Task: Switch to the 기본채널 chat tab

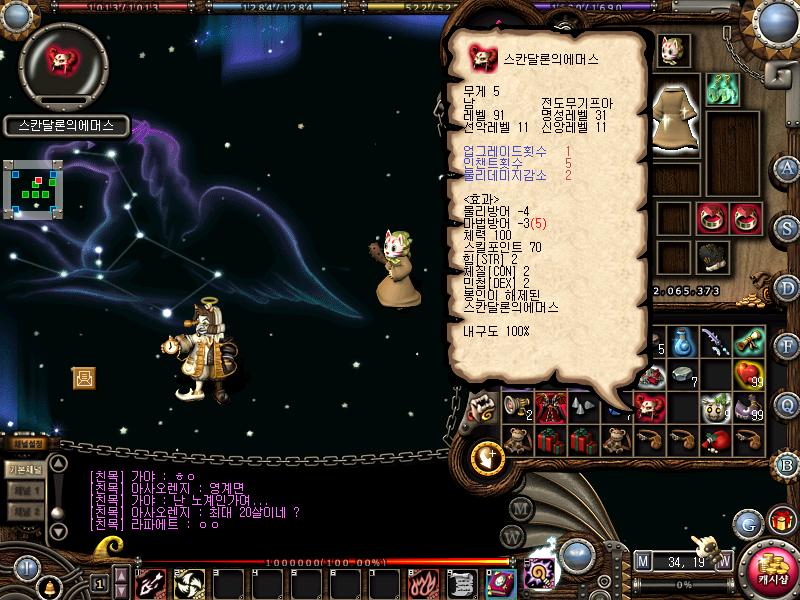Action: pos(25,469)
